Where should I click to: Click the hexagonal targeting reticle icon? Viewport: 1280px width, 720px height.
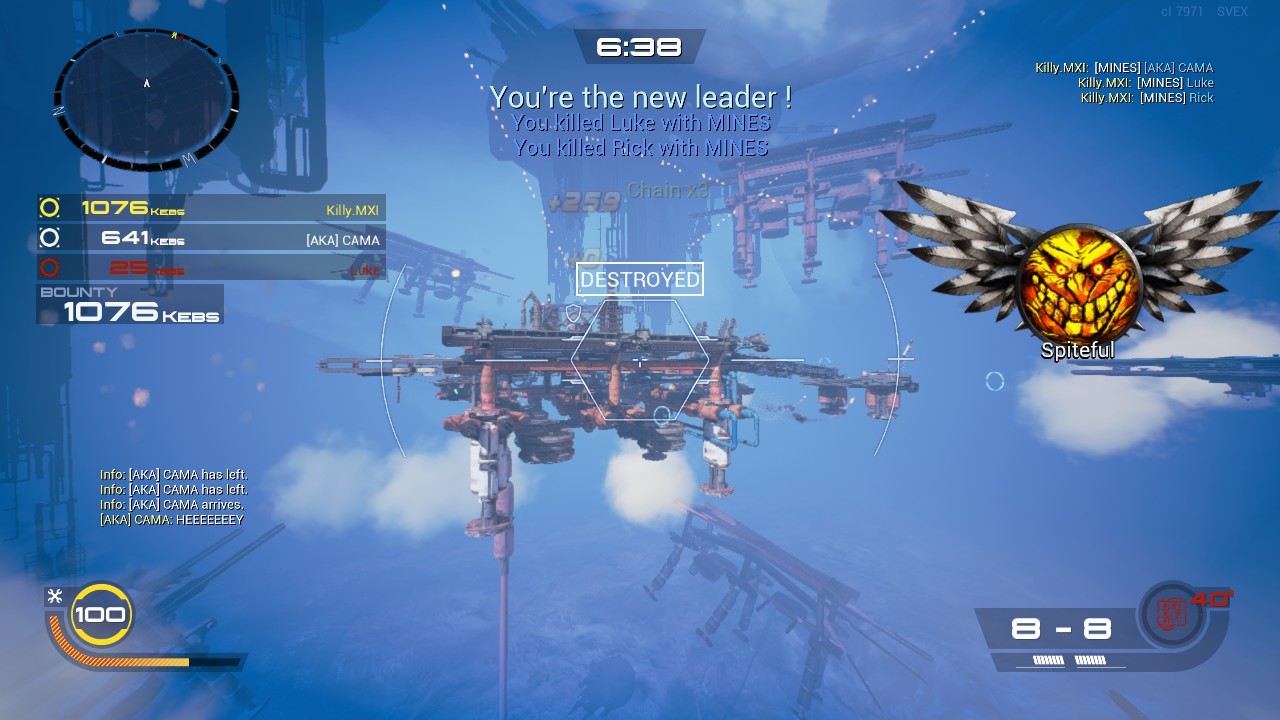(638, 358)
